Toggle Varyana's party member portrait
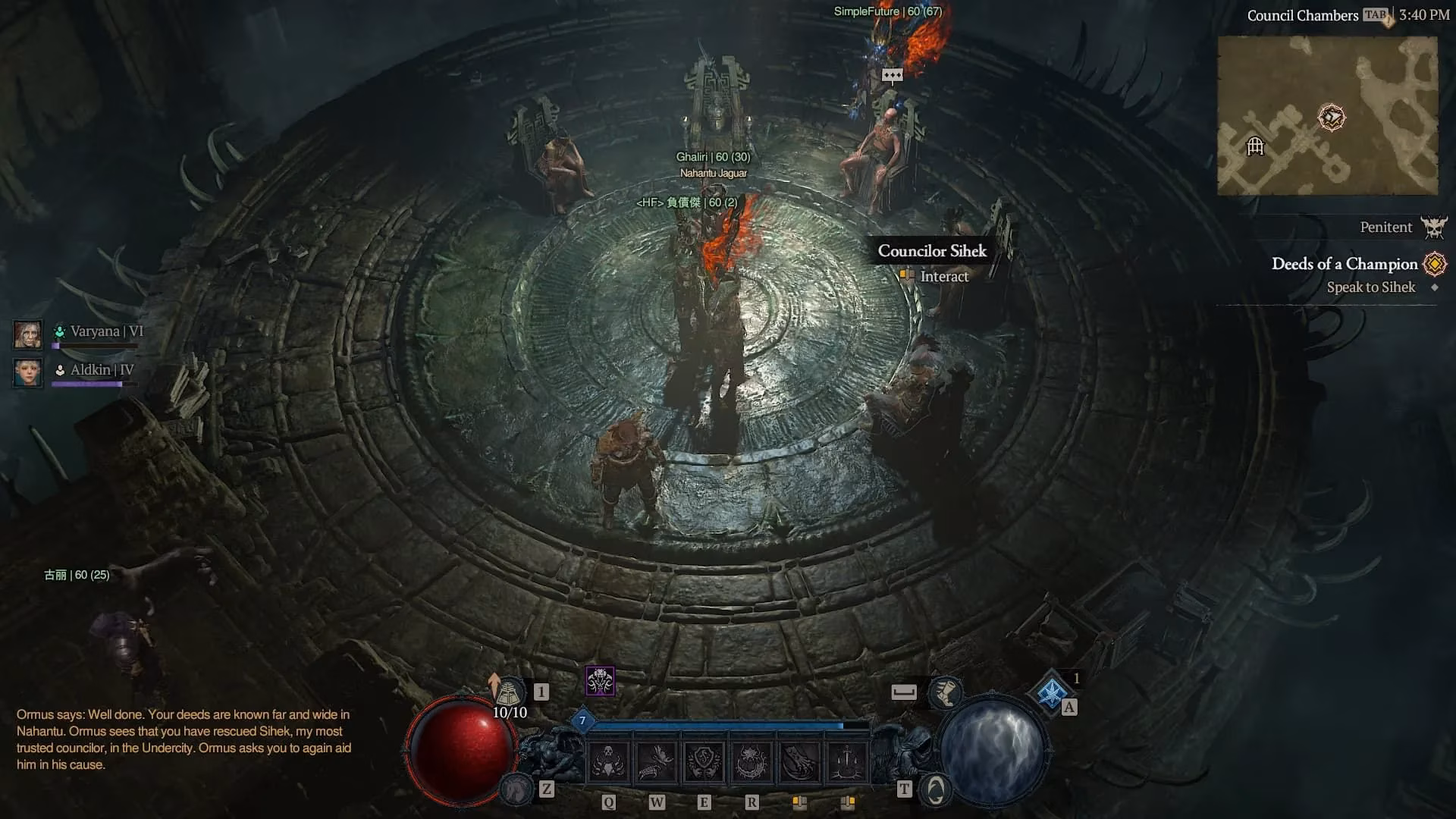Viewport: 1456px width, 819px height. (27, 334)
